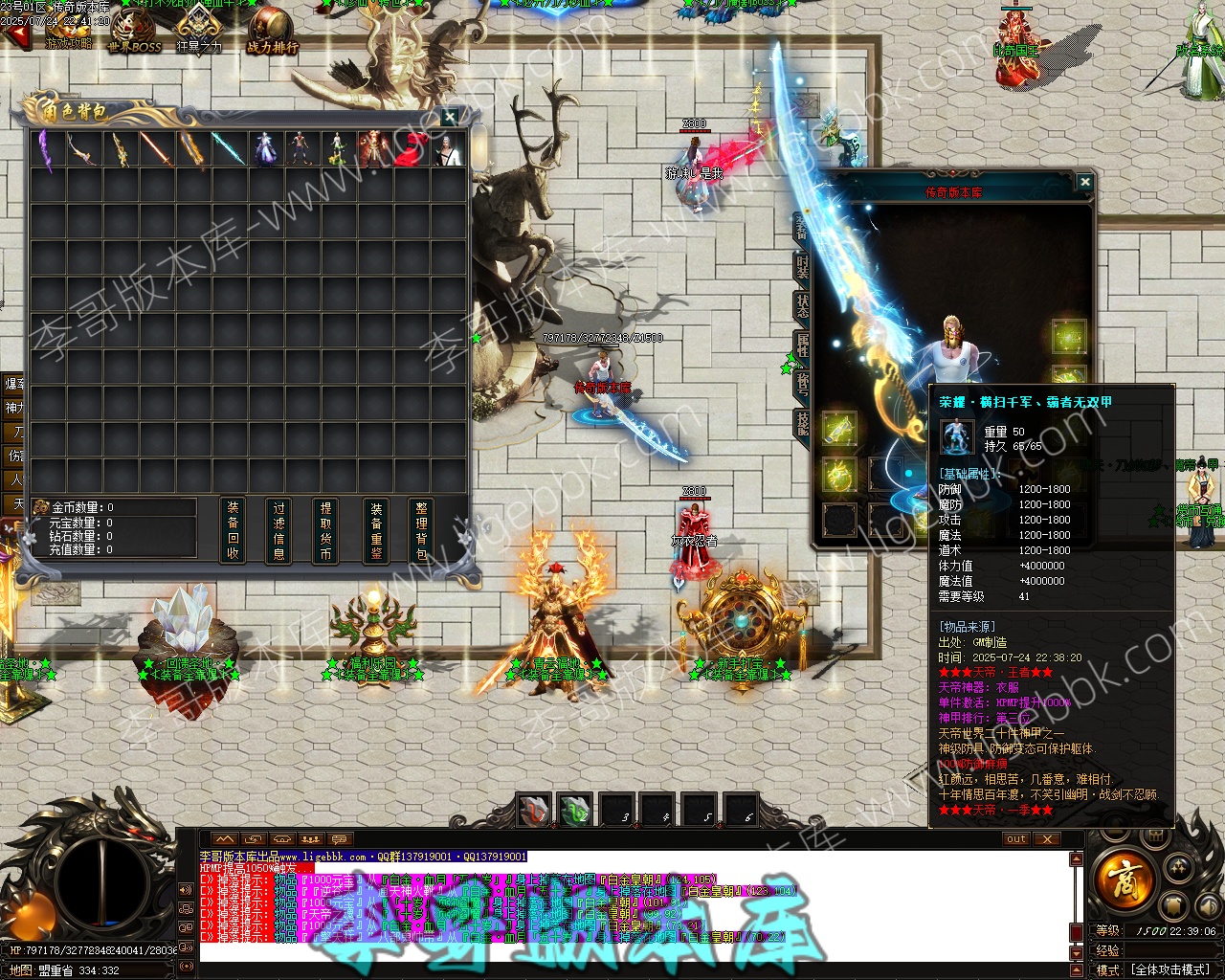Switch to the 时装 fashion tab
The image size is (1225, 980).
pyautogui.click(x=802, y=268)
